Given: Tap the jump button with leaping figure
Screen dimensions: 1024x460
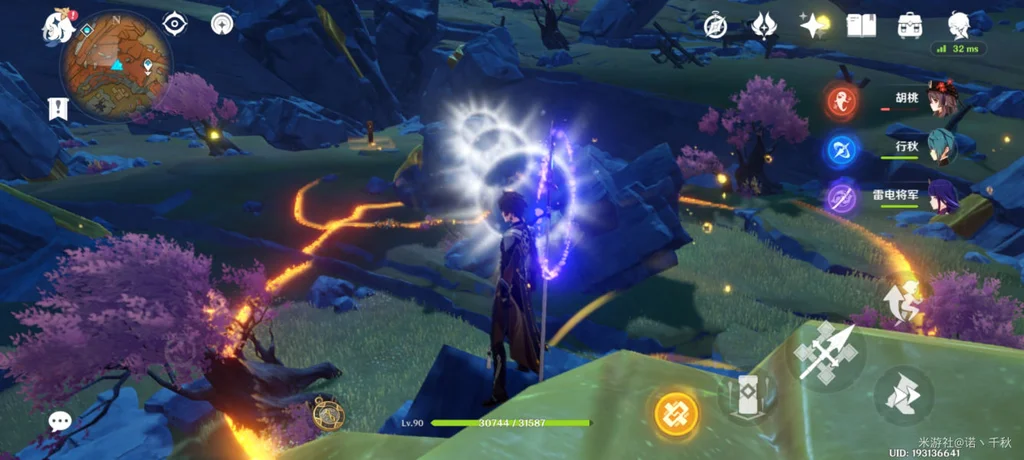Looking at the screenshot, I should [x=902, y=304].
